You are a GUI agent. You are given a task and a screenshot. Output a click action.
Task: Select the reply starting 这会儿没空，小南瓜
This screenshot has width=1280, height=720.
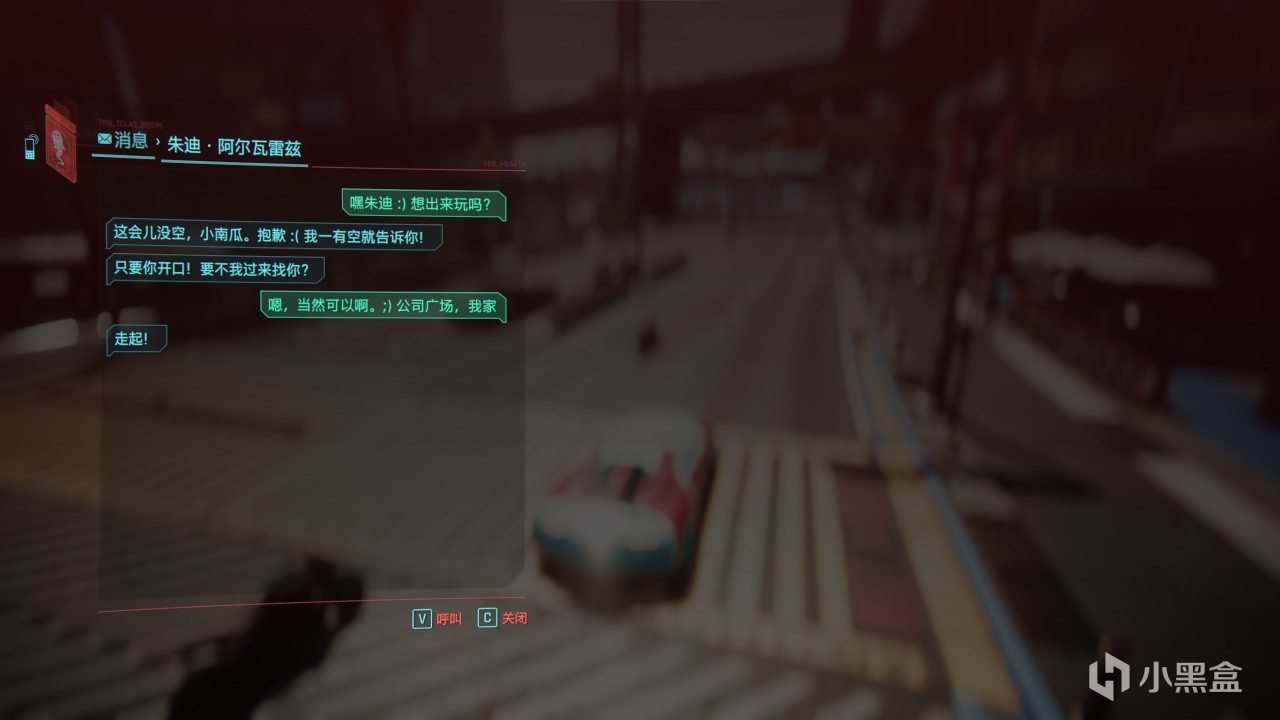[274, 235]
